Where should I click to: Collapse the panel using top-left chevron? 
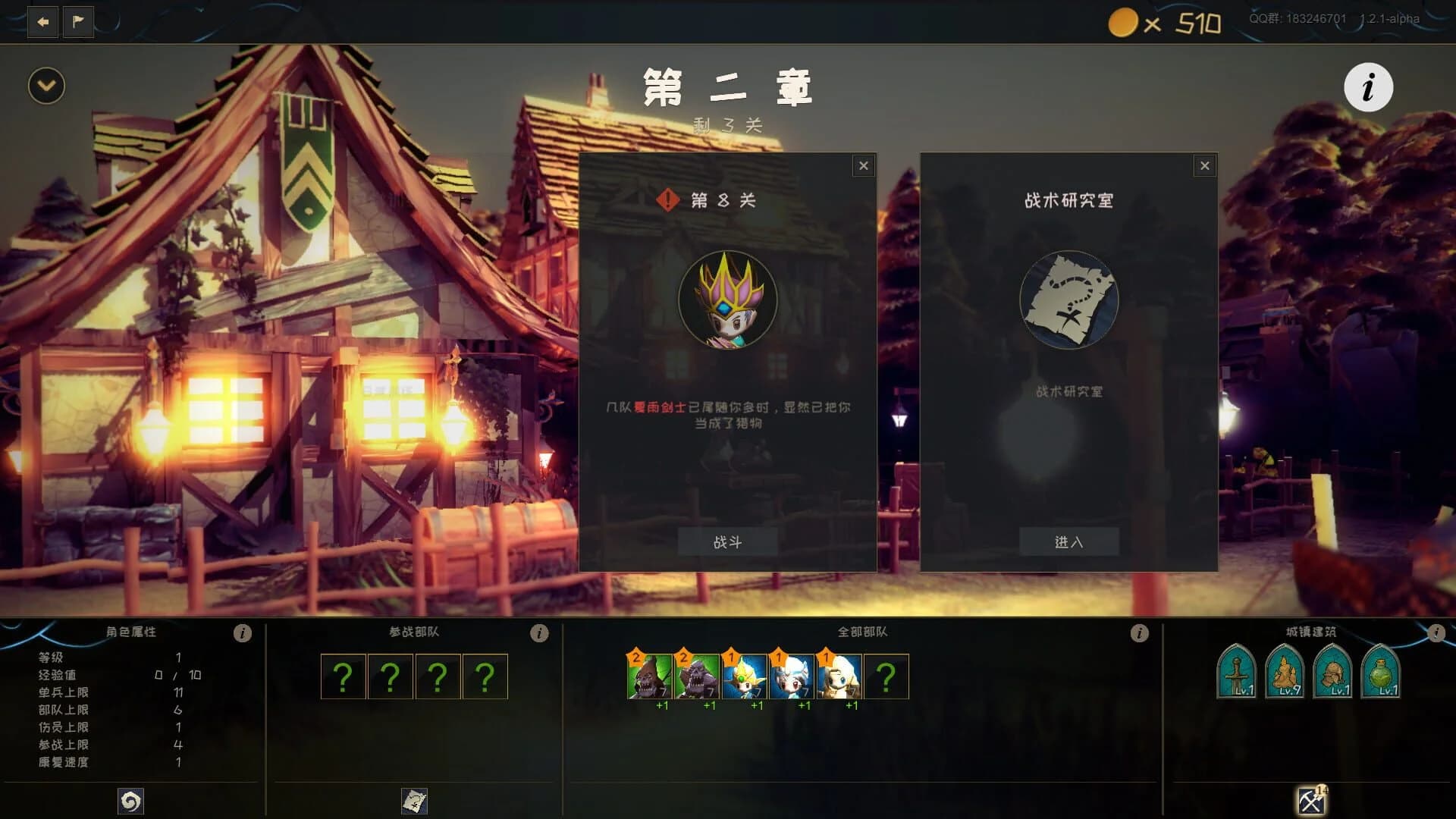45,85
